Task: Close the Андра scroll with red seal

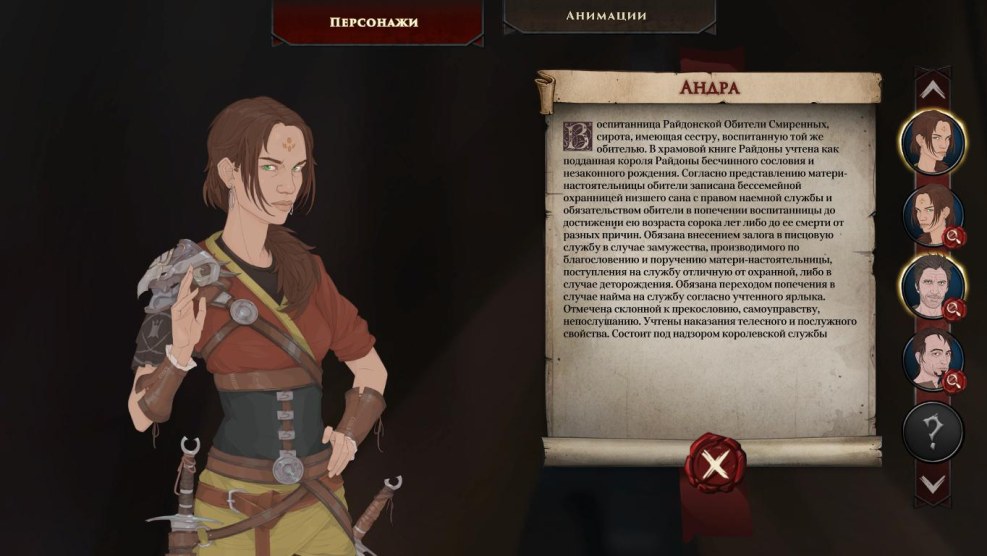Action: 713,465
